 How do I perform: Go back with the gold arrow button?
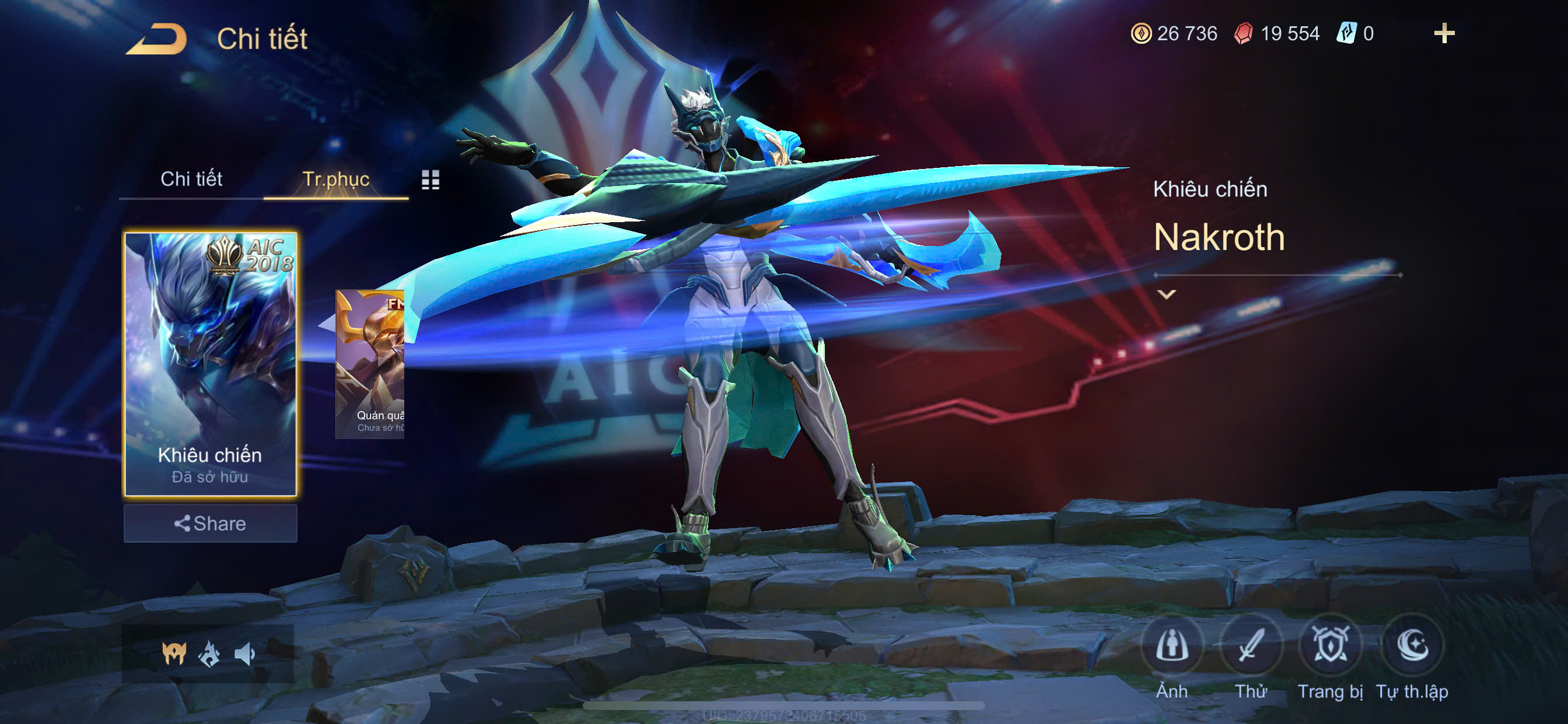point(156,39)
